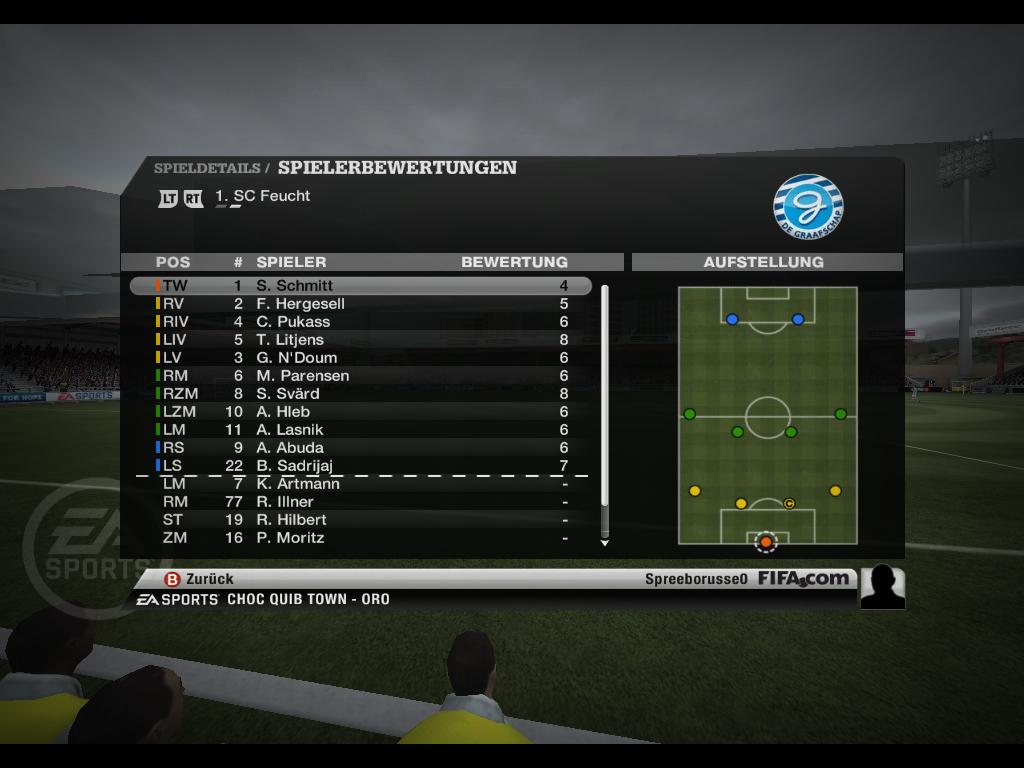Screen dimensions: 1024x768
Task: Select G. N'Doum row
Action: click(360, 358)
